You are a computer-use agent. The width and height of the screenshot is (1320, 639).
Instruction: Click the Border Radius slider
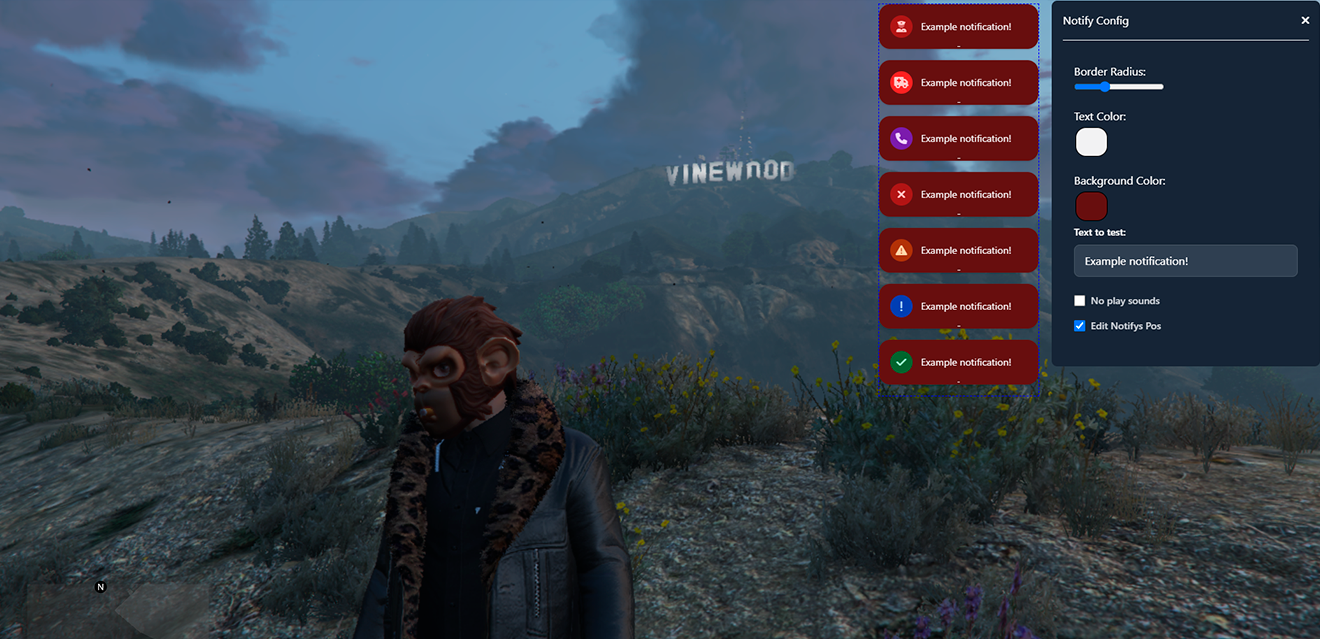pos(1118,87)
